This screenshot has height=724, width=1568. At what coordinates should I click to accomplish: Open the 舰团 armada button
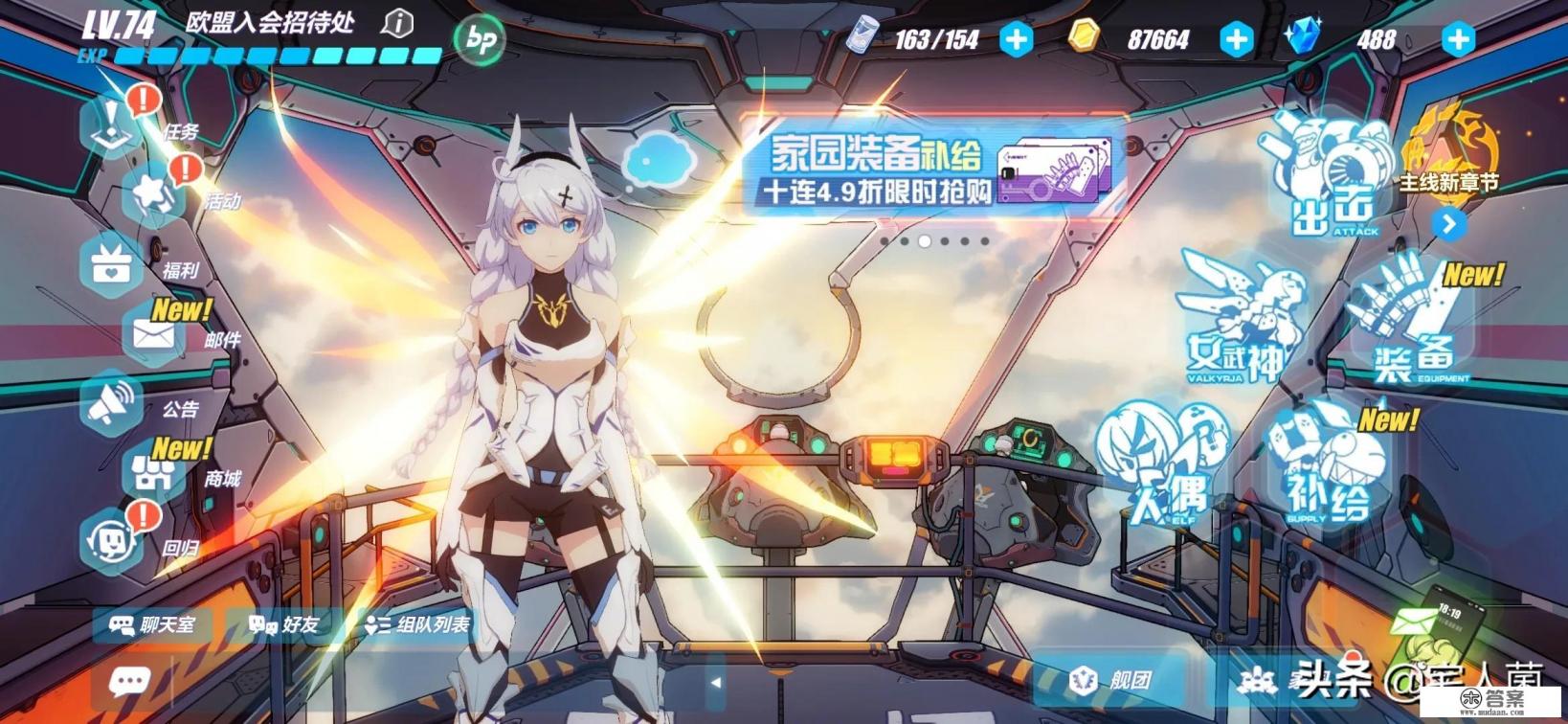coord(1112,680)
